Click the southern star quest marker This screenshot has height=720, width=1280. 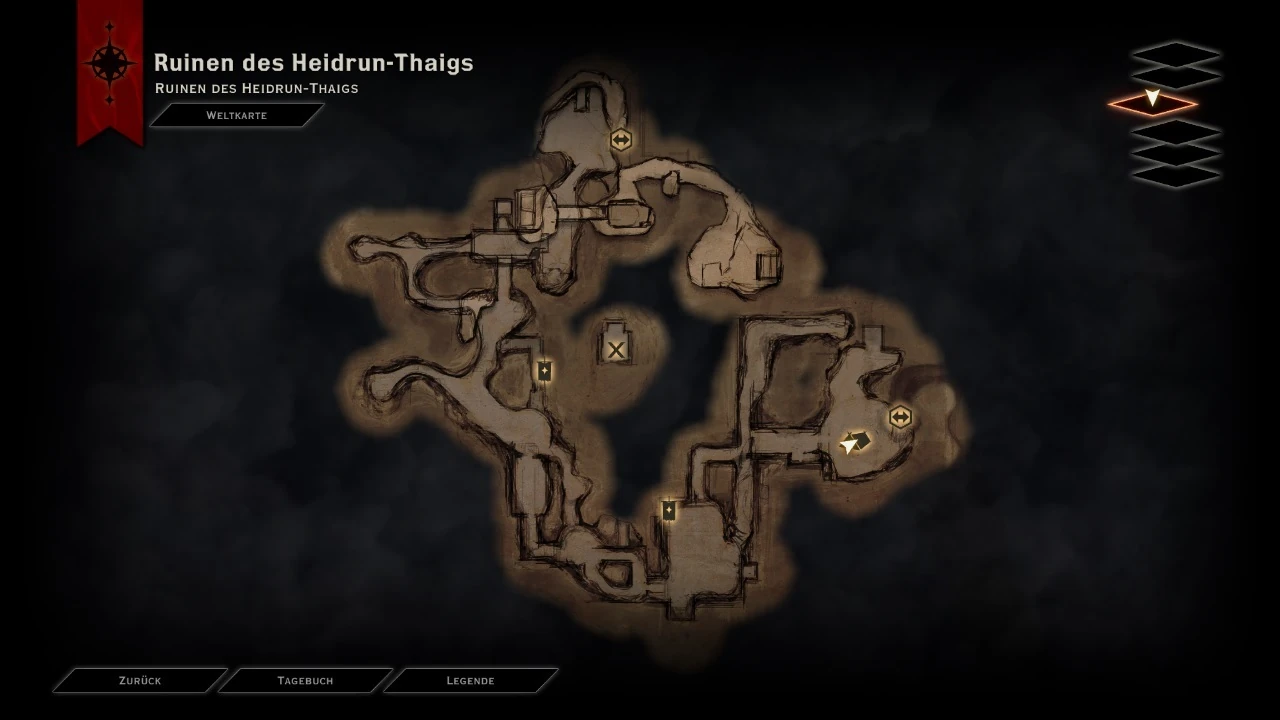[667, 509]
